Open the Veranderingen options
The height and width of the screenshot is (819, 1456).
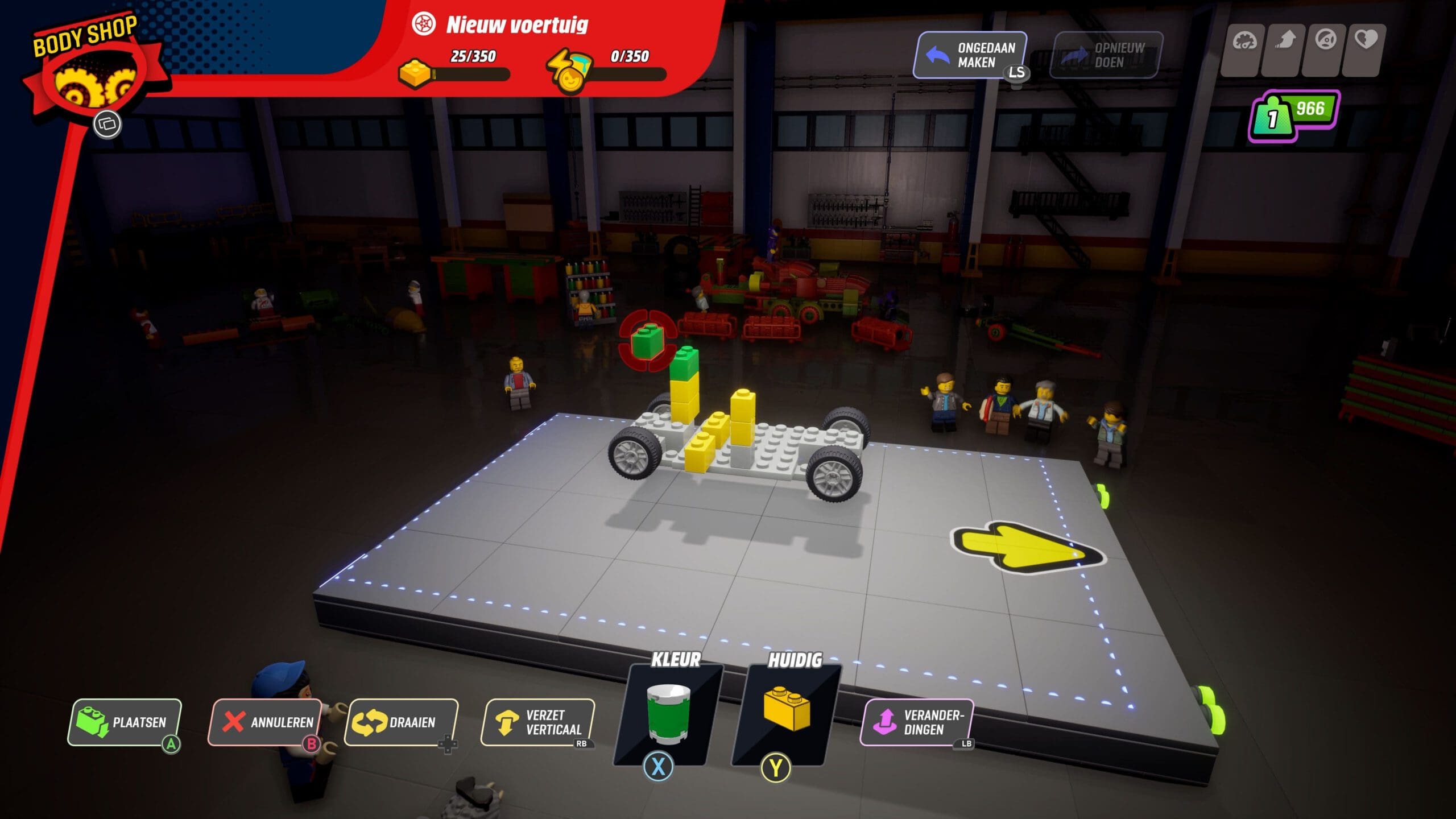[916, 722]
